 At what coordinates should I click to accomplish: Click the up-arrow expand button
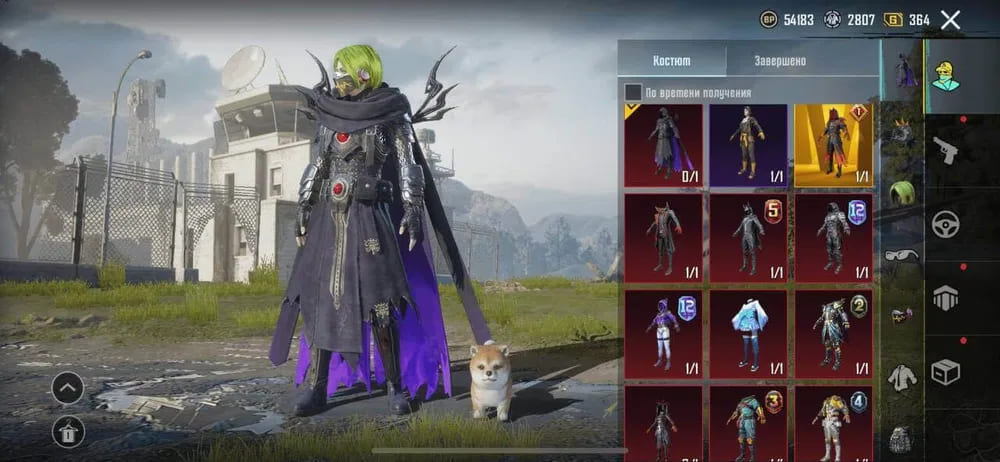68,387
